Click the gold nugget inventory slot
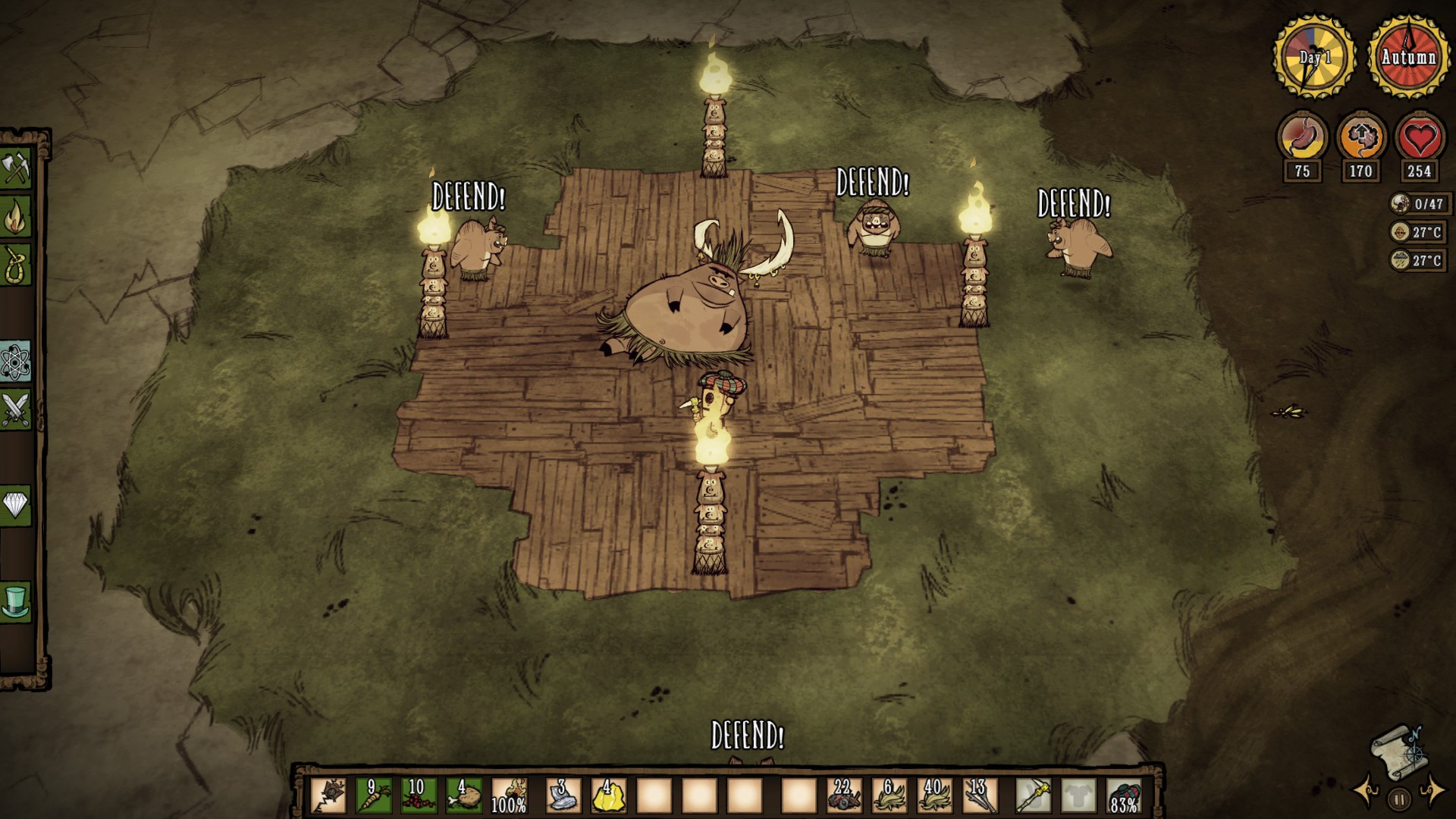 608,795
